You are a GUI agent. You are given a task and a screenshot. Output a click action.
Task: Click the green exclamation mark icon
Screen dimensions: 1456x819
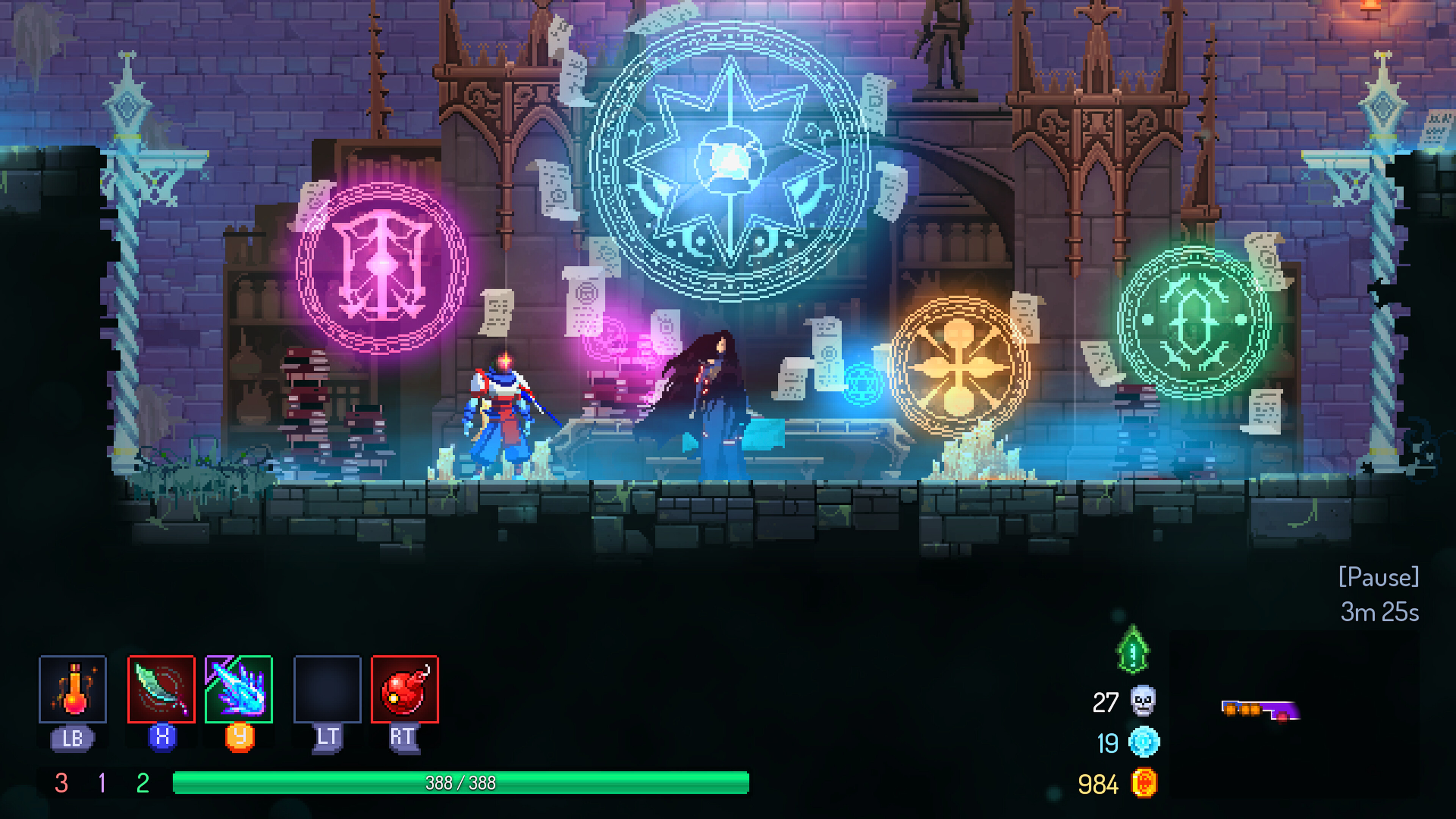(1133, 651)
